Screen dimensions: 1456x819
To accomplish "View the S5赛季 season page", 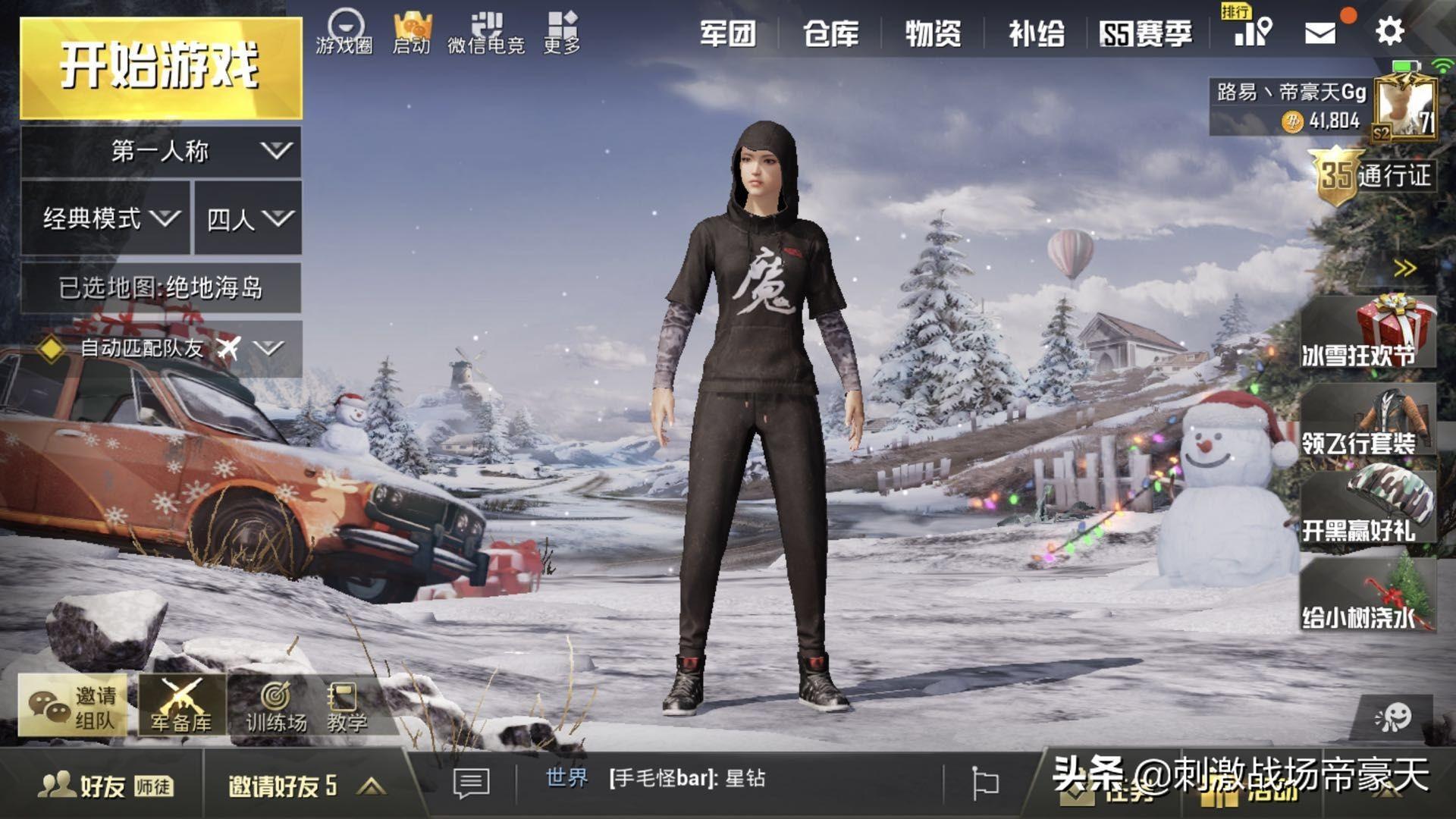I will (1145, 34).
